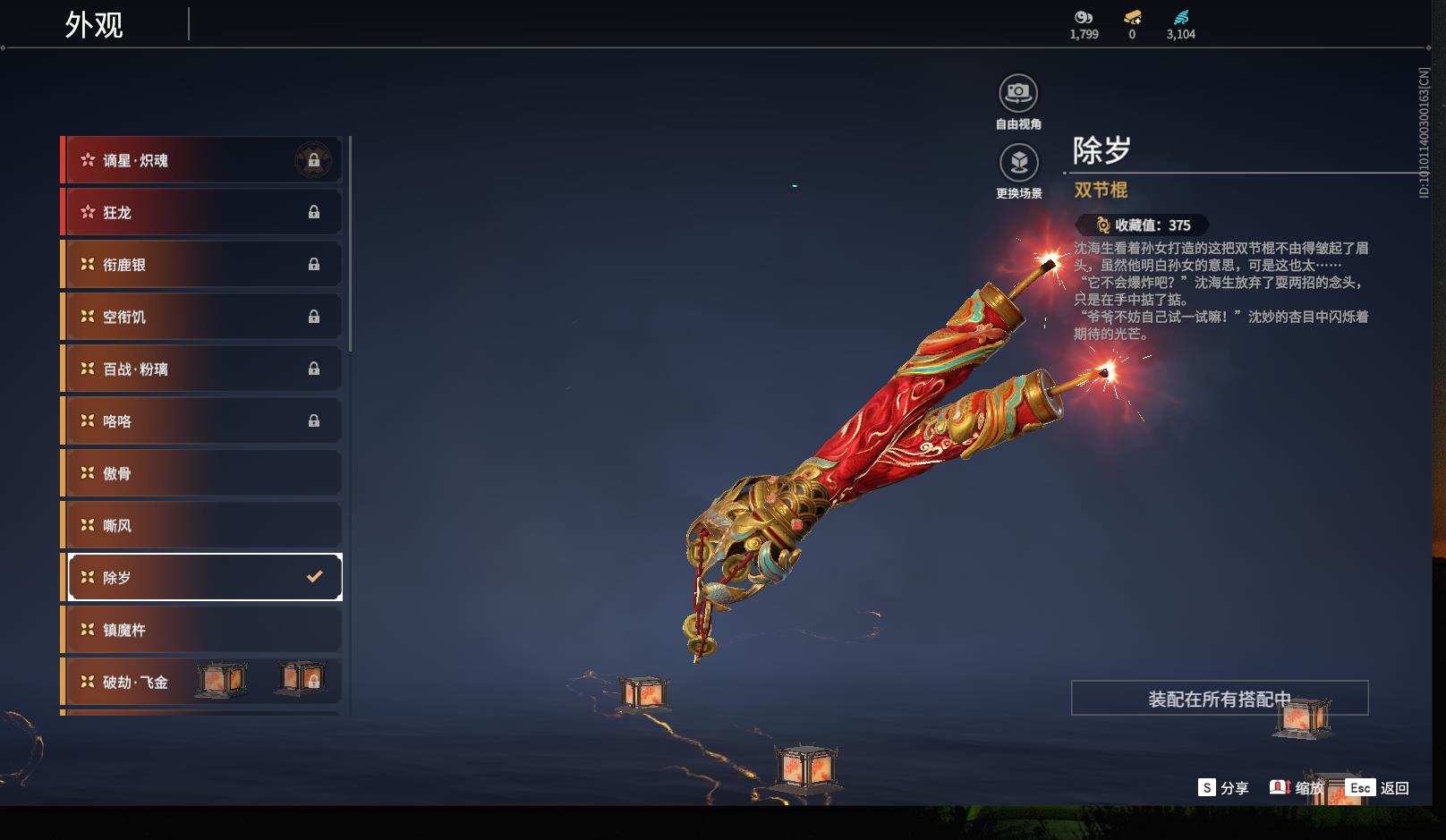Select the 傲骨 skin
The image size is (1446, 840).
coord(201,473)
